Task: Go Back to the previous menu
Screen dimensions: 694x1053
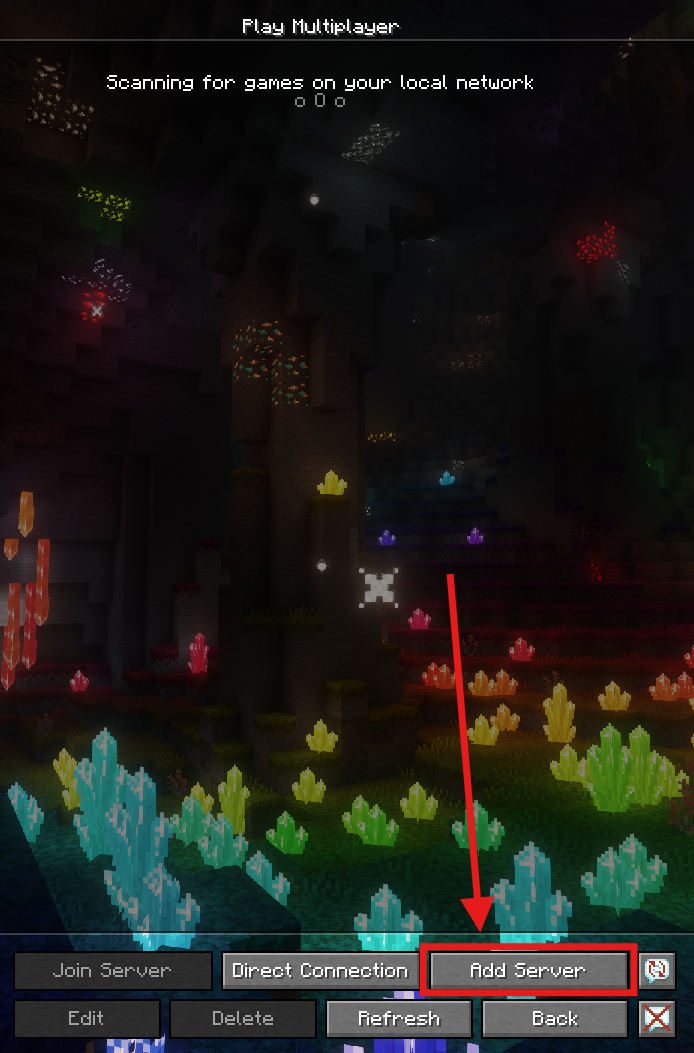Action: tap(555, 1019)
